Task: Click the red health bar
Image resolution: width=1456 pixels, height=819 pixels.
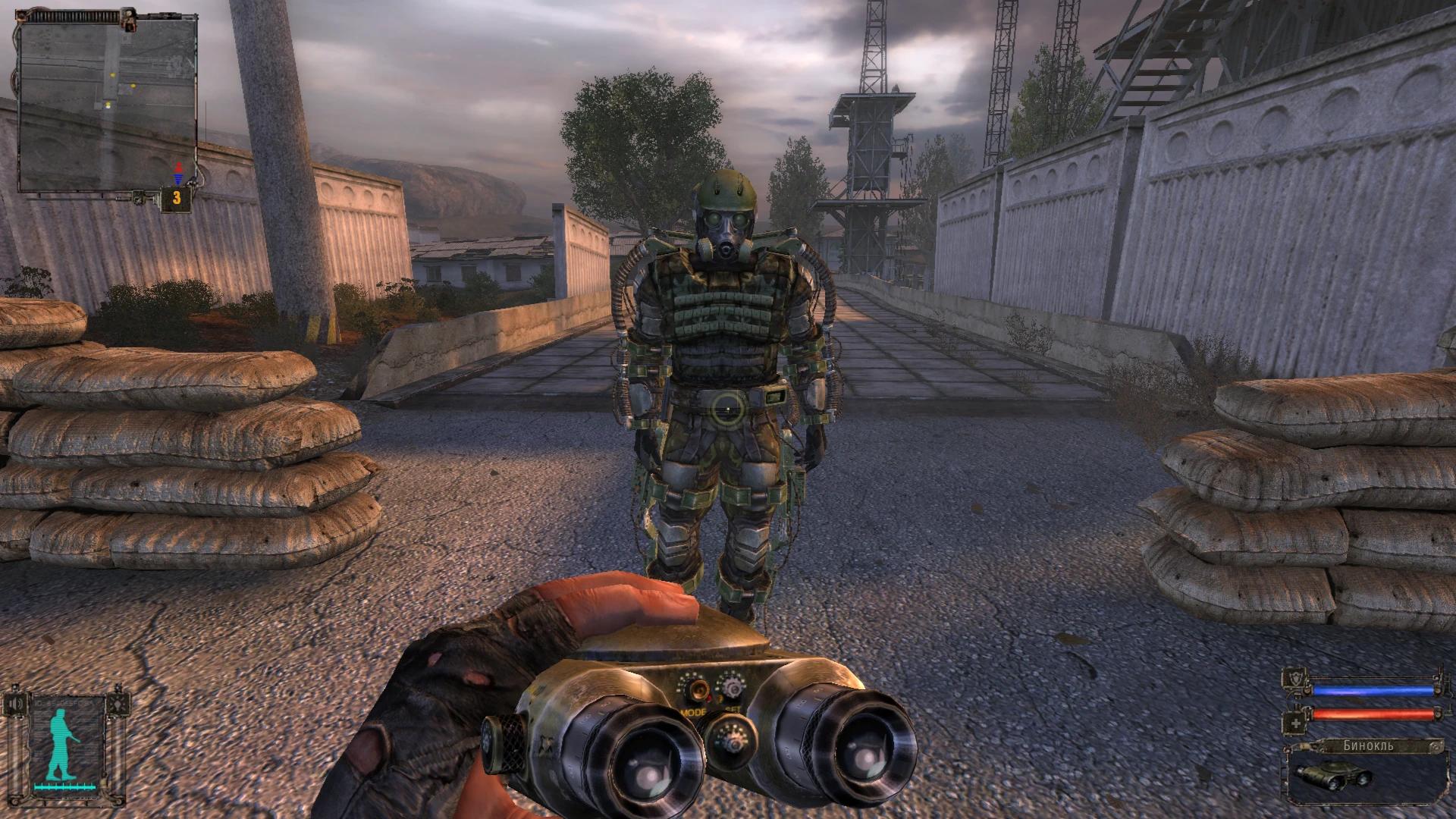Action: click(1373, 714)
